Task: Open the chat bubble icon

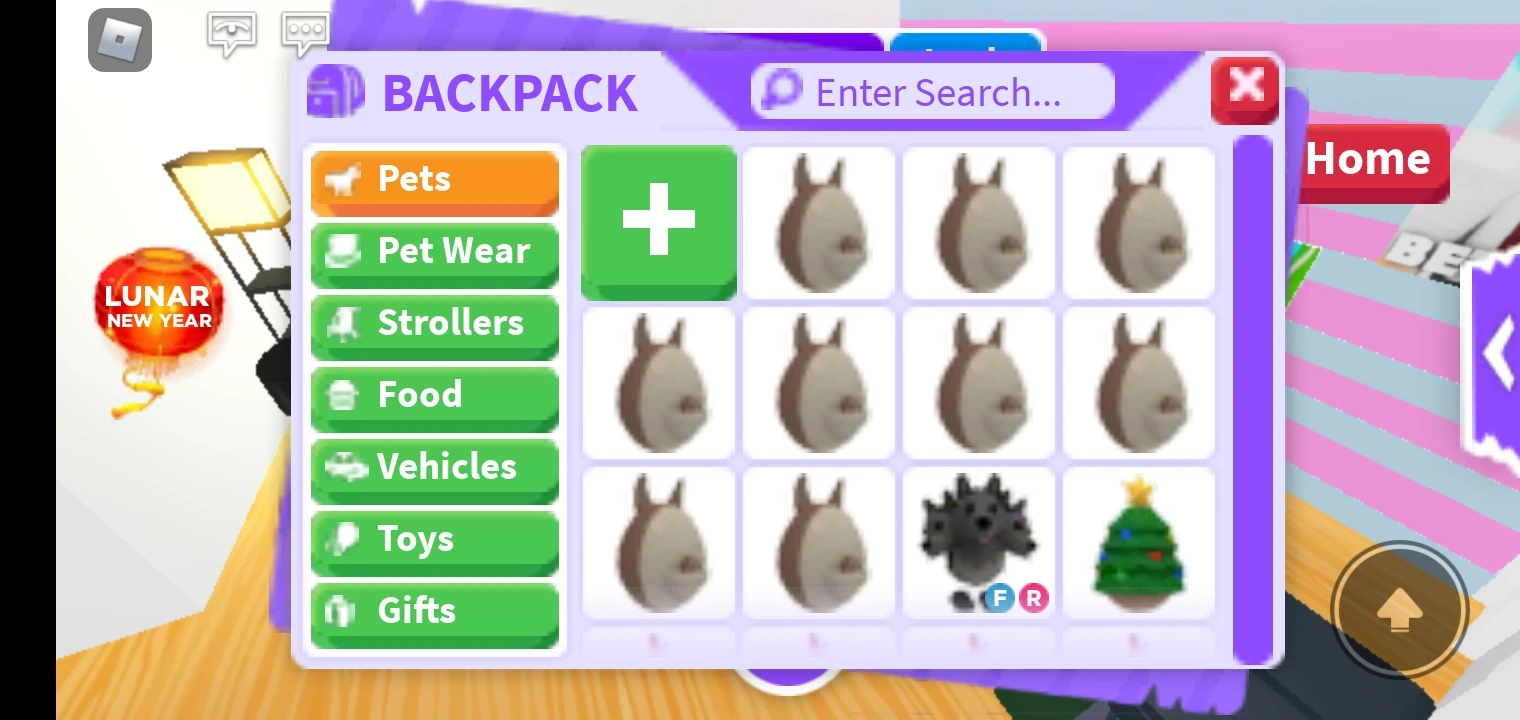Action: click(x=304, y=33)
